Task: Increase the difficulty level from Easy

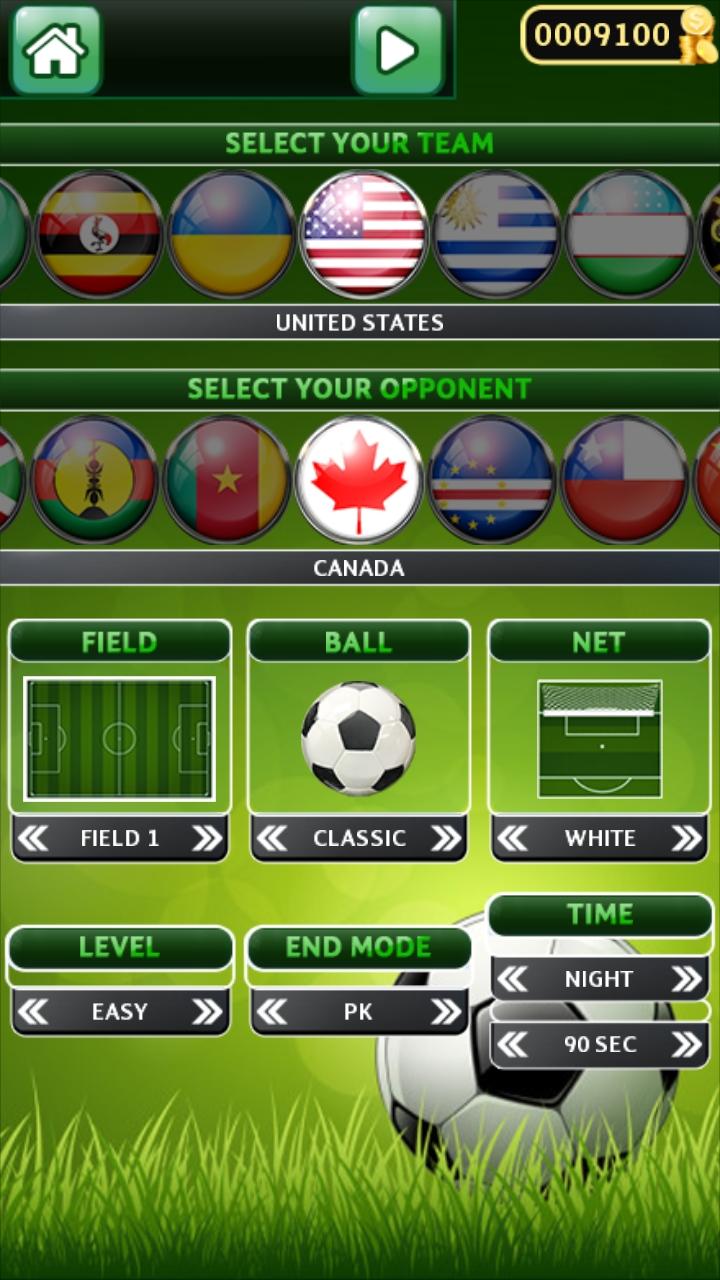Action: click(x=207, y=1012)
